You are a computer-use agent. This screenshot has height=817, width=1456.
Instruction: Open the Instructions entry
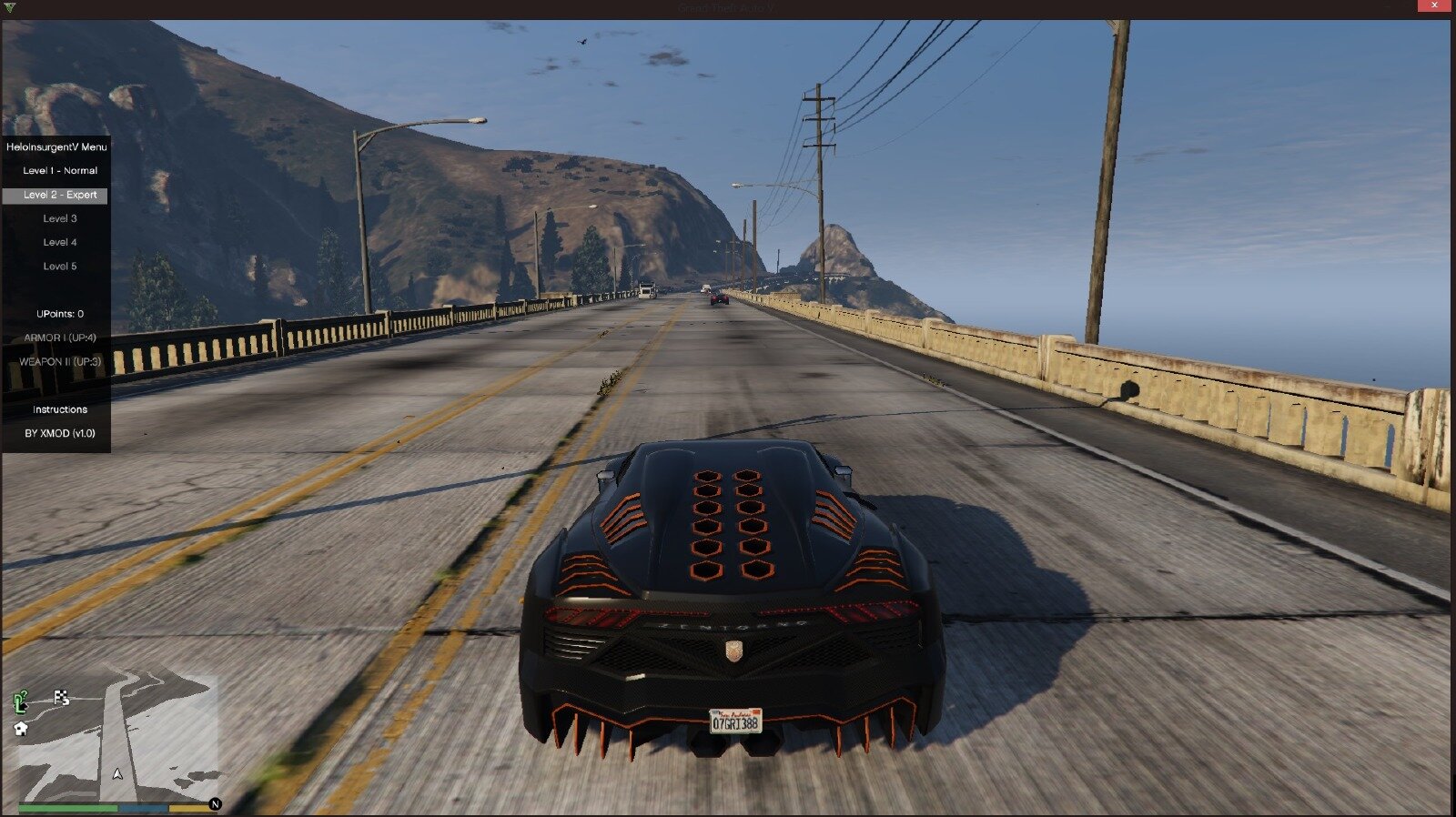click(60, 409)
